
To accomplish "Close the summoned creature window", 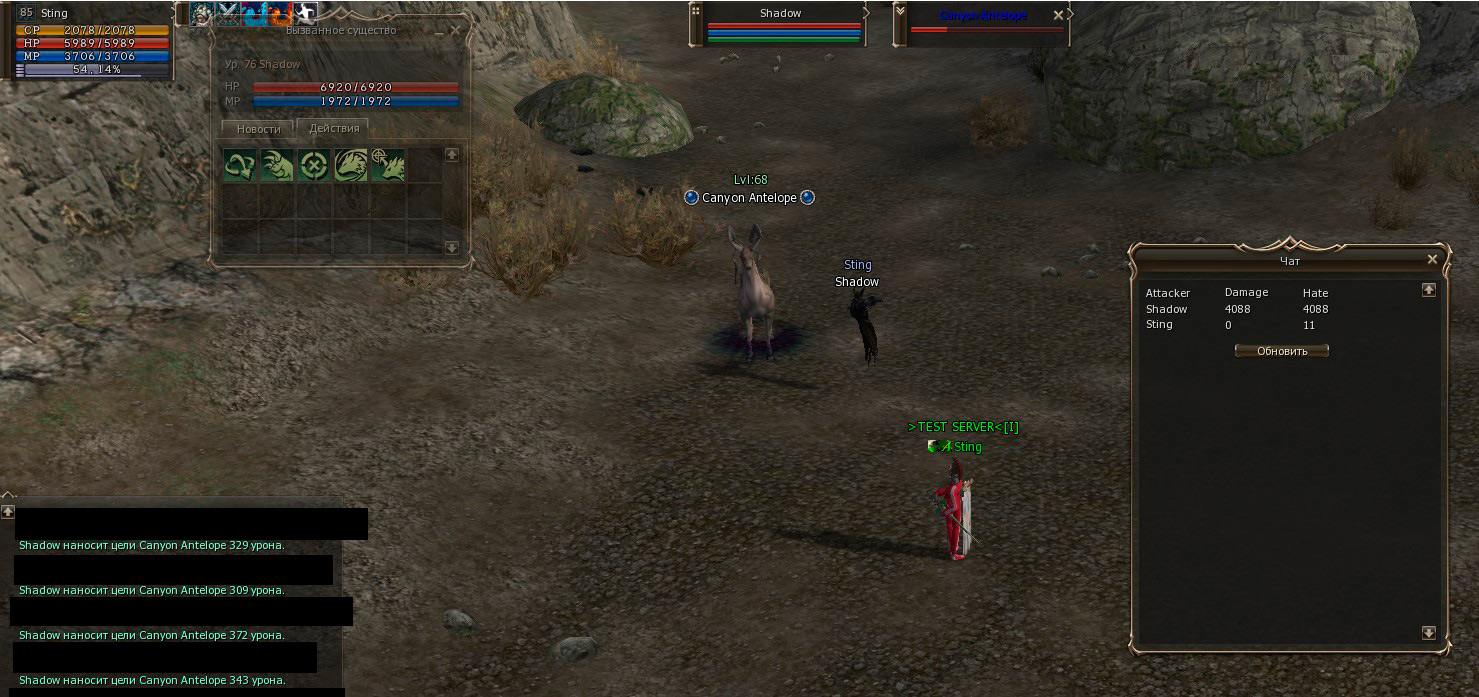I will [x=456, y=30].
